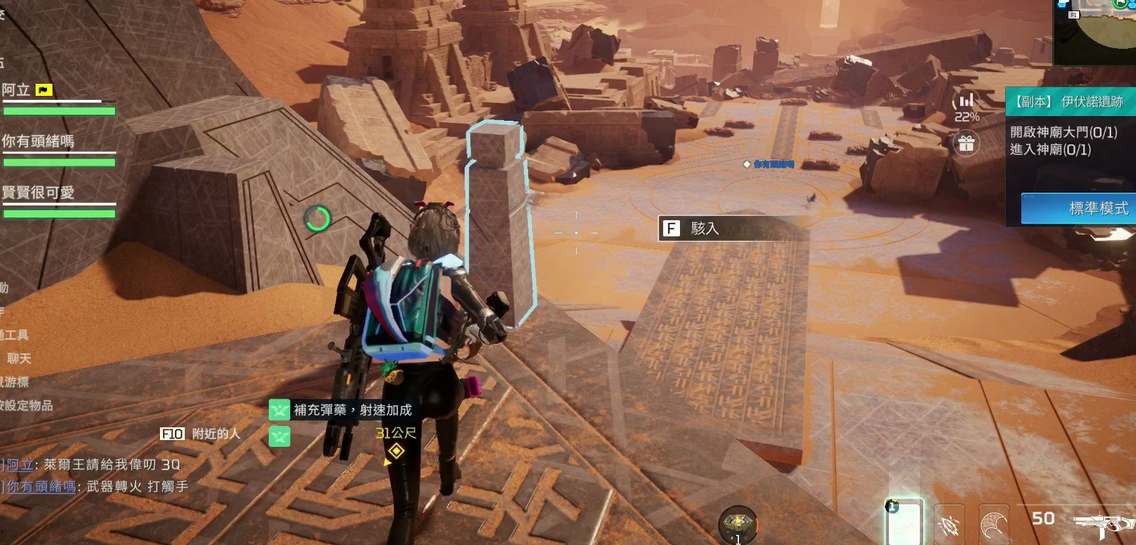Screen dimensions: 1136x545
Task: Click the 補充彈藥 ammo supply marker
Action: pos(279,410)
